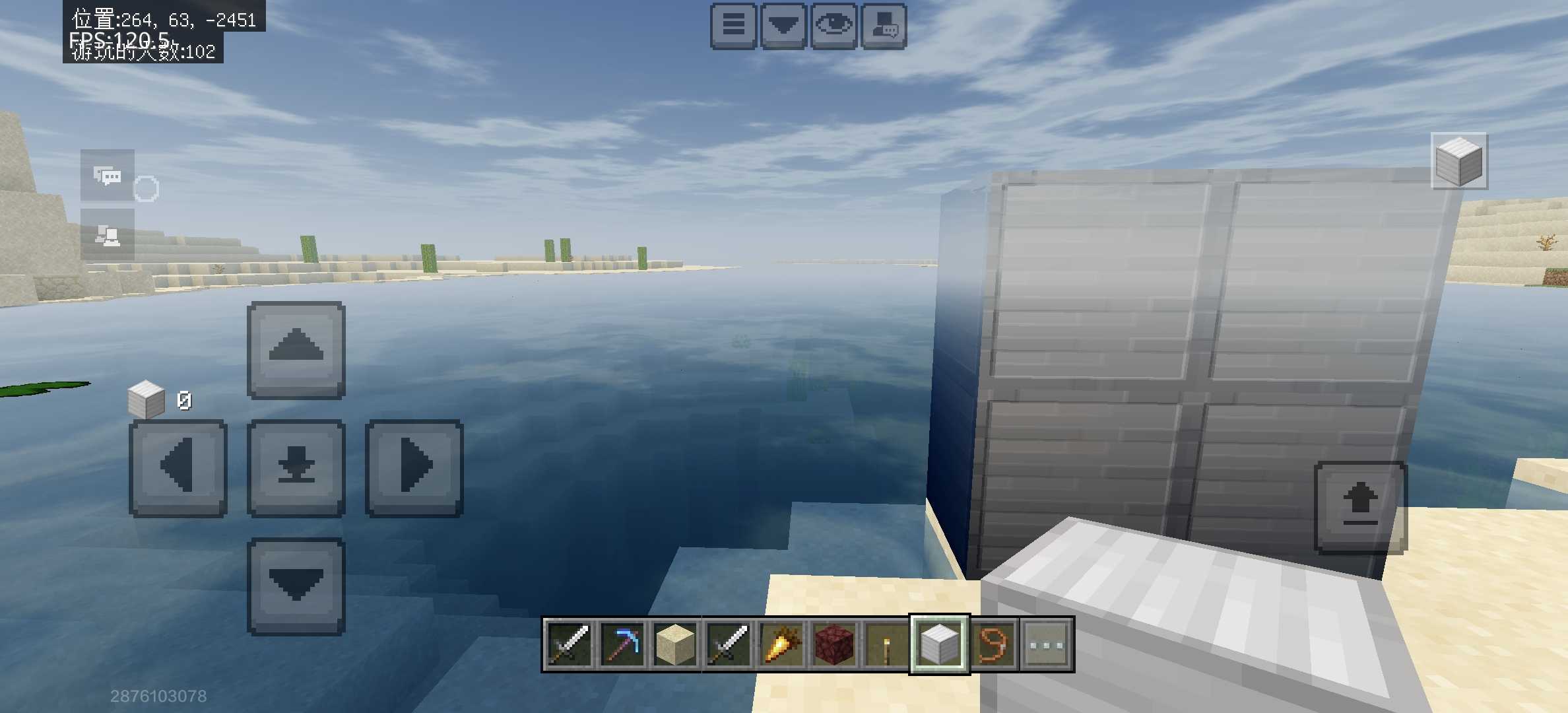Select the lead rope hotbar slot
The image size is (1568, 713).
(x=993, y=644)
